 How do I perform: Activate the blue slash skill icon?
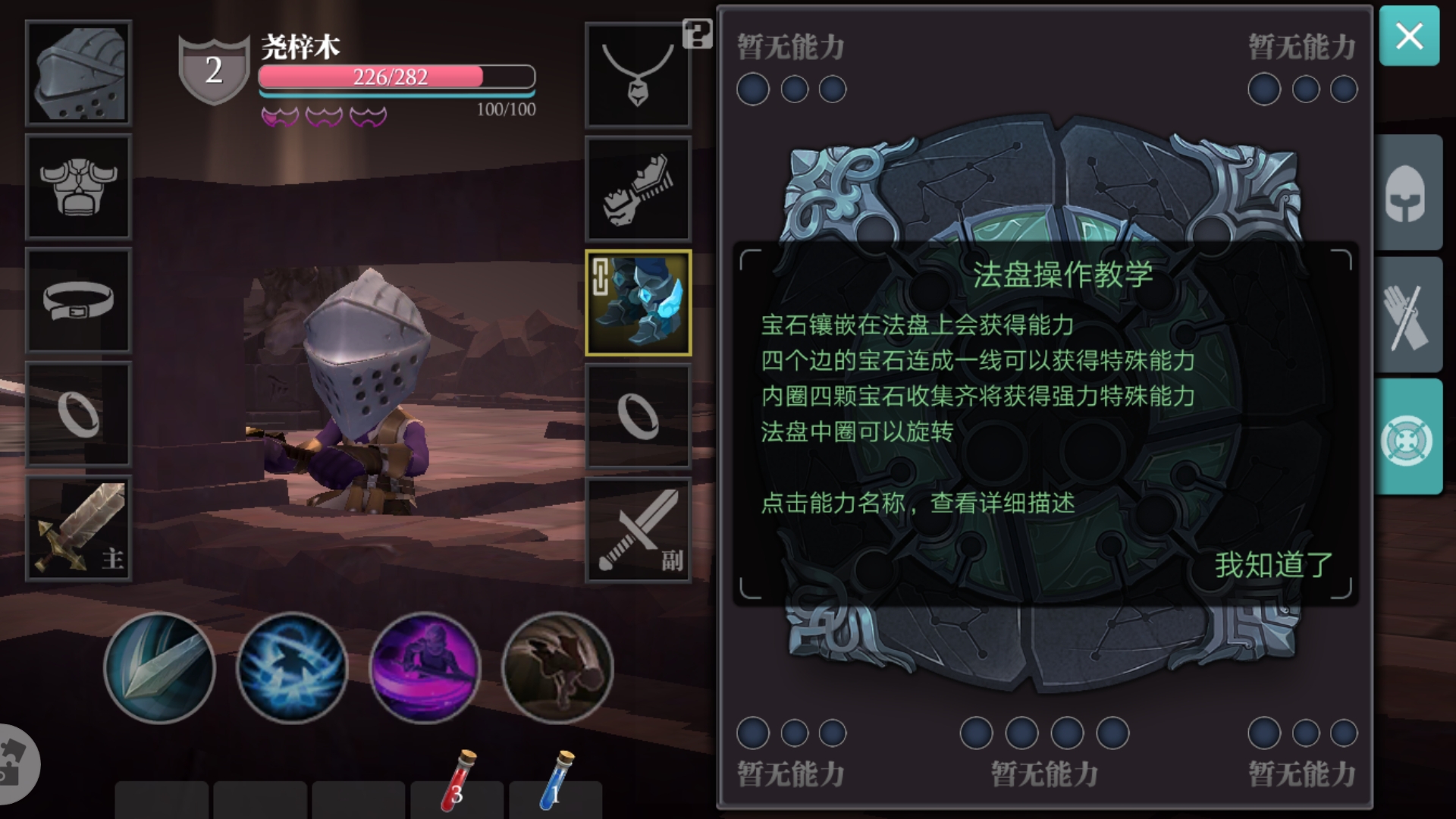click(292, 667)
